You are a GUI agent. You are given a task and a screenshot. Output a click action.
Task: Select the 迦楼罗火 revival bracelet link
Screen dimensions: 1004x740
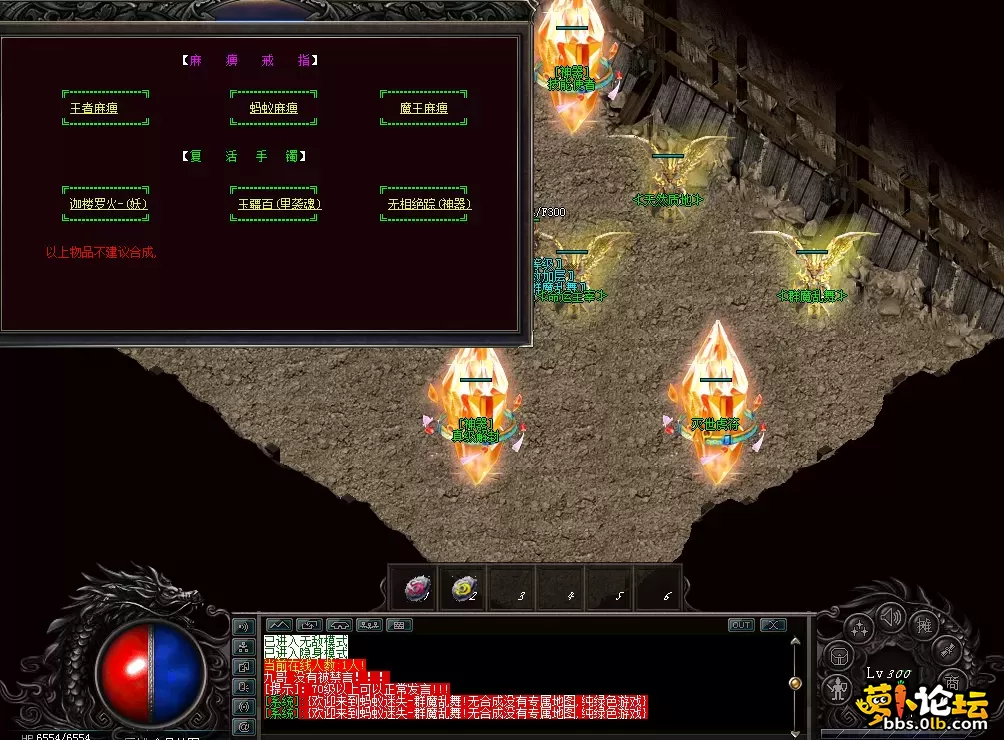[105, 204]
